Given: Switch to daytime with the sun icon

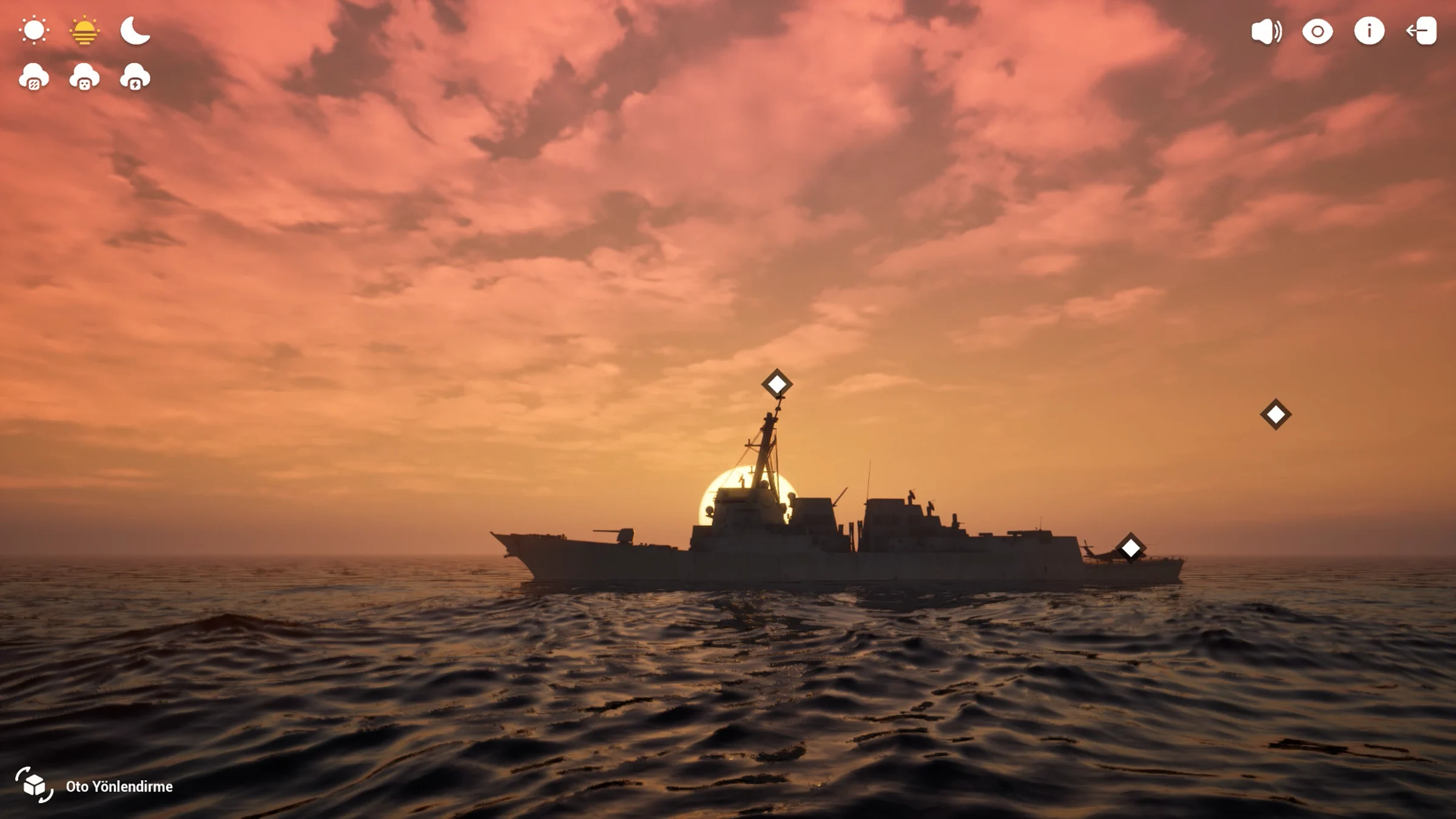Looking at the screenshot, I should pos(34,30).
